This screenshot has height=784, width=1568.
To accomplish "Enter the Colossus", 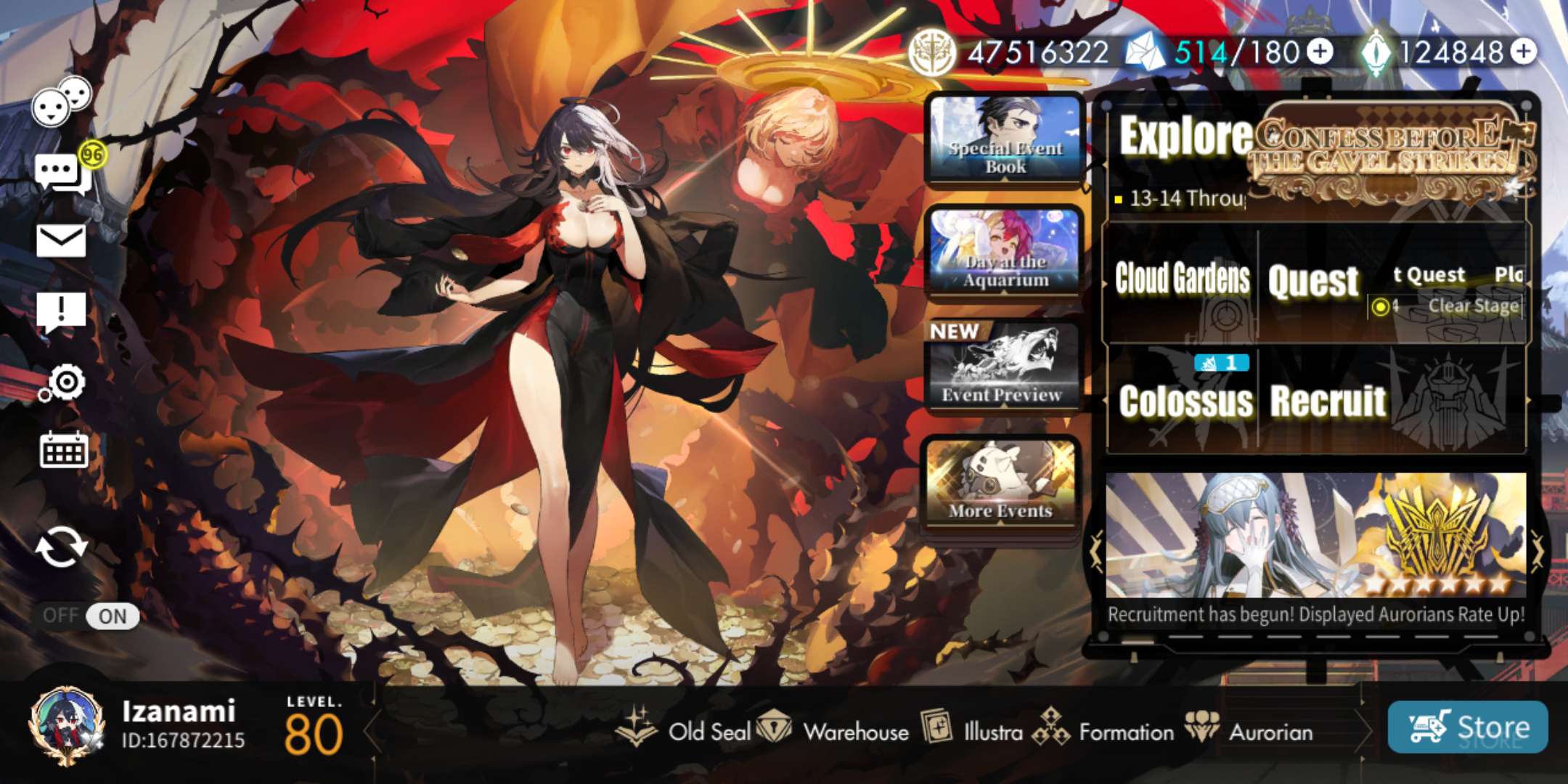I will pos(1185,401).
